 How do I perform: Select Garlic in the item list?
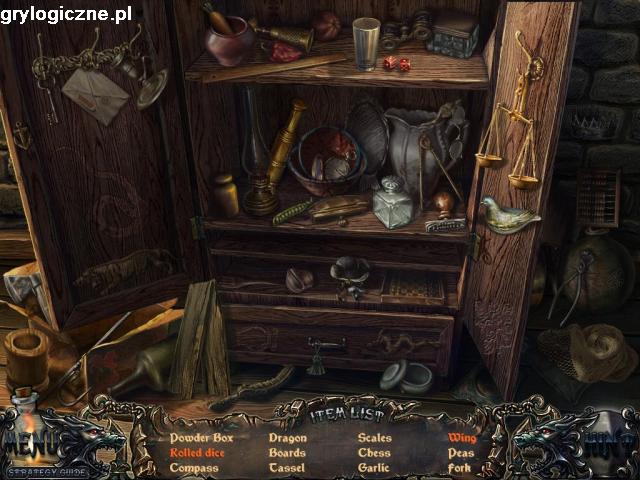(375, 468)
